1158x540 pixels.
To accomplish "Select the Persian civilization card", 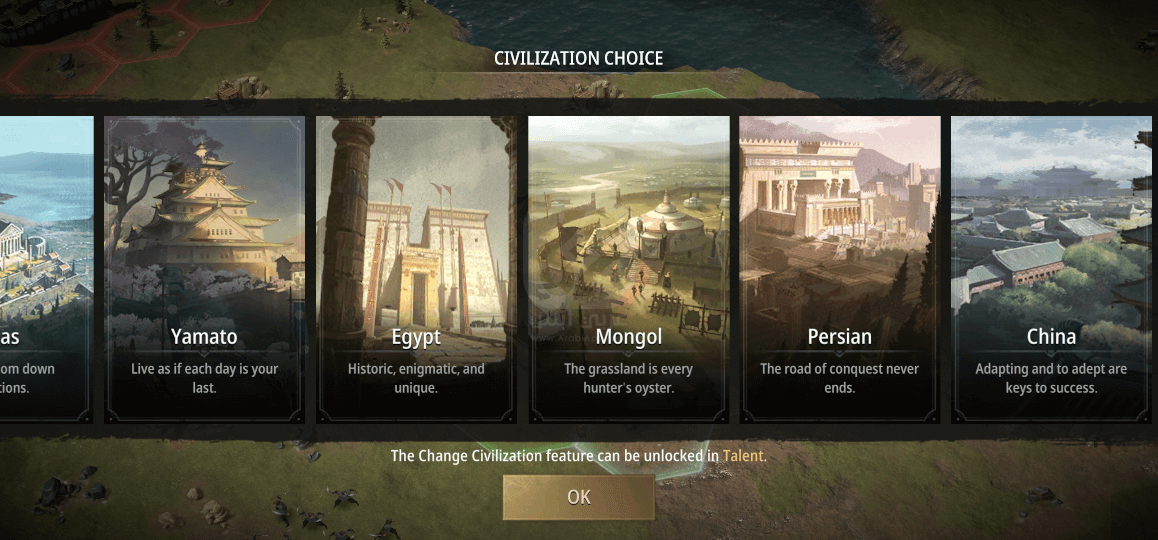I will pos(840,270).
